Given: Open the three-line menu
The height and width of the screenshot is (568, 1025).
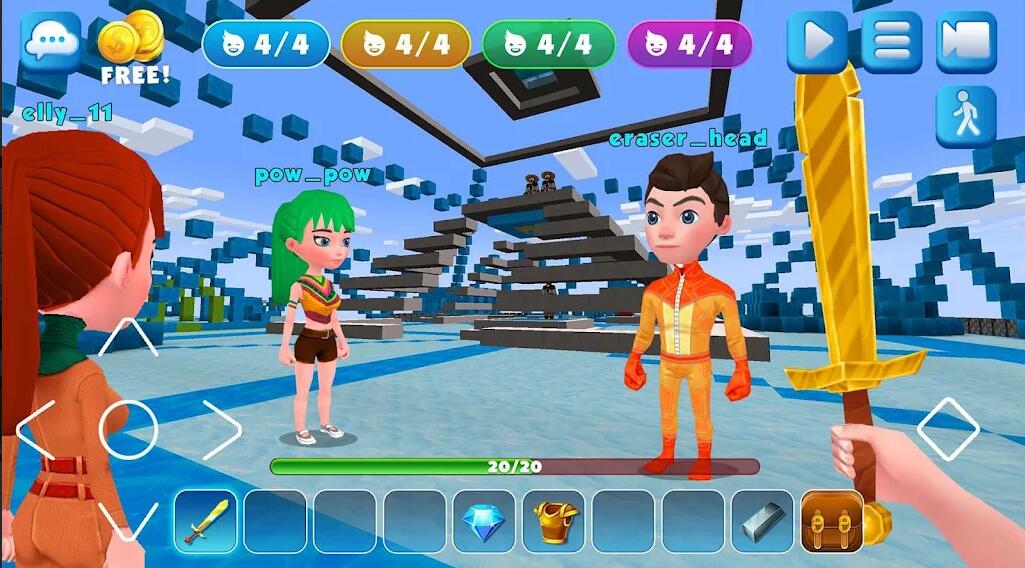Looking at the screenshot, I should pyautogui.click(x=891, y=42).
